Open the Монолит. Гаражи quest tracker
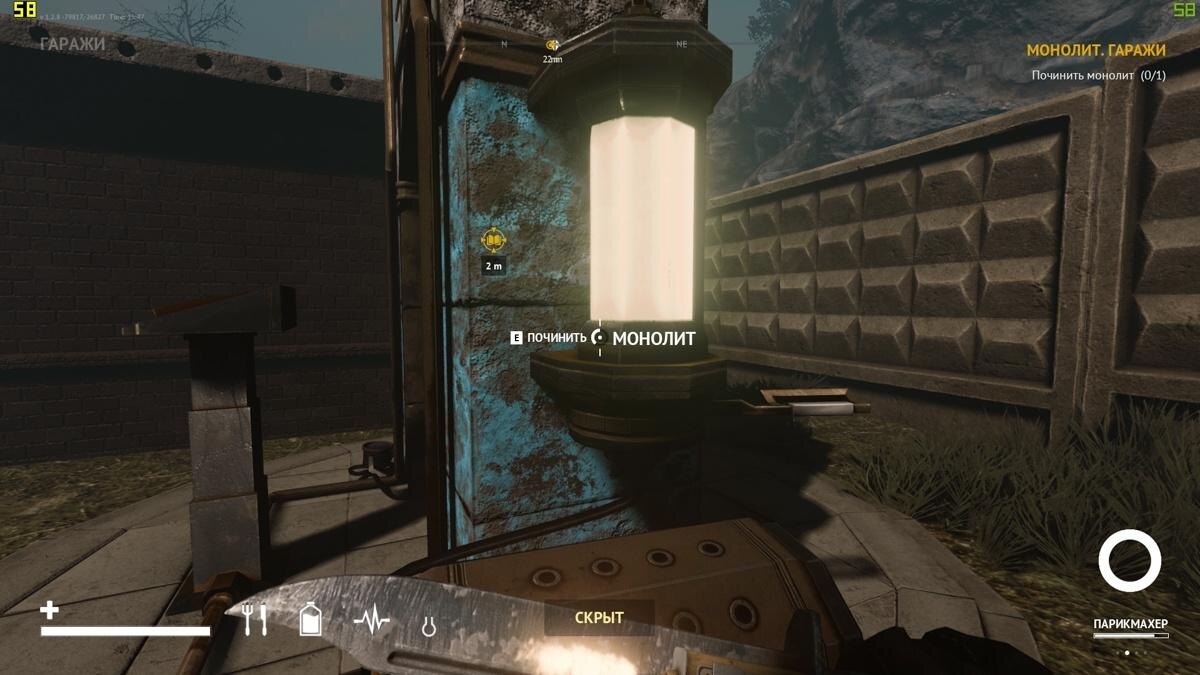Image resolution: width=1200 pixels, height=675 pixels. click(1096, 50)
